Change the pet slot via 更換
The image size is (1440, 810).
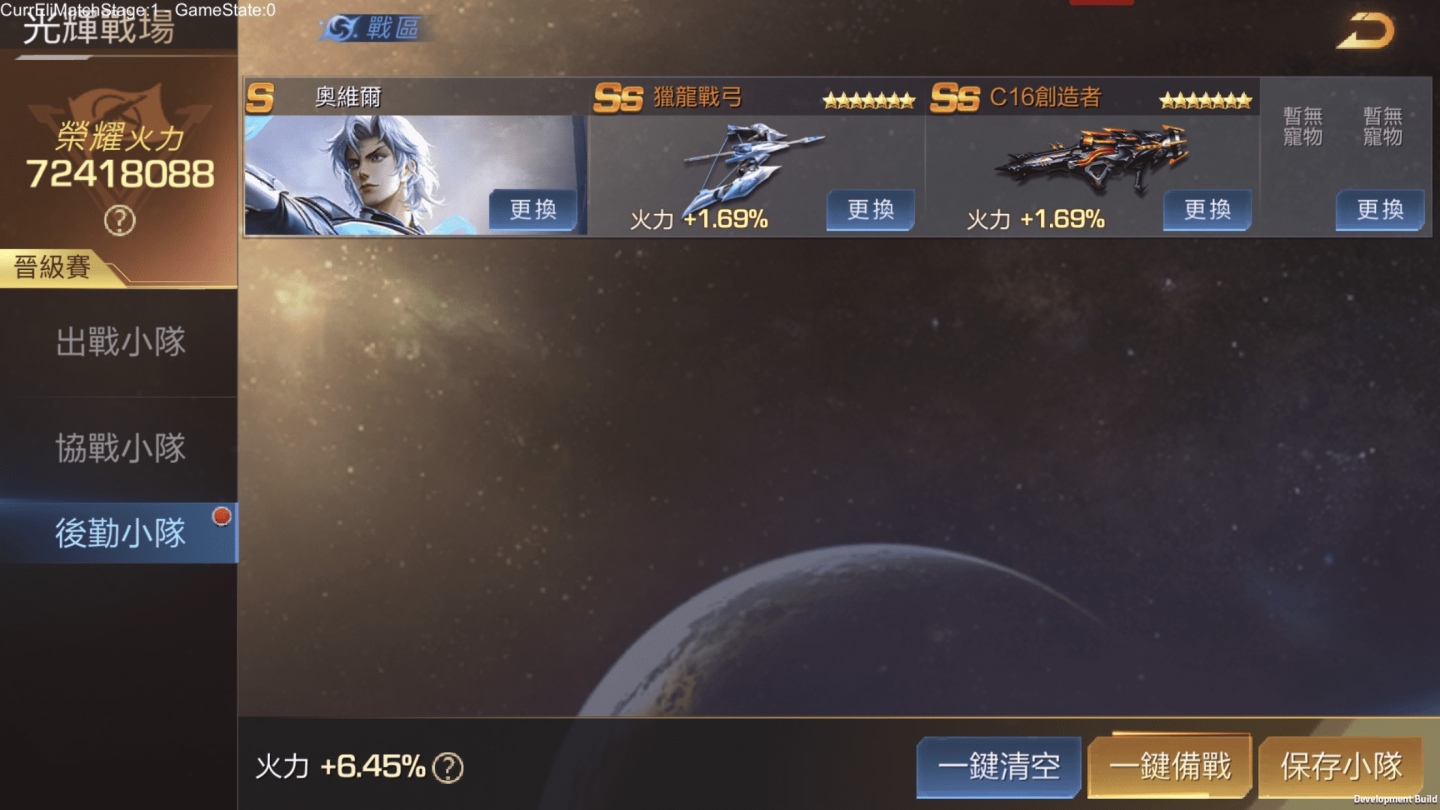(1380, 210)
